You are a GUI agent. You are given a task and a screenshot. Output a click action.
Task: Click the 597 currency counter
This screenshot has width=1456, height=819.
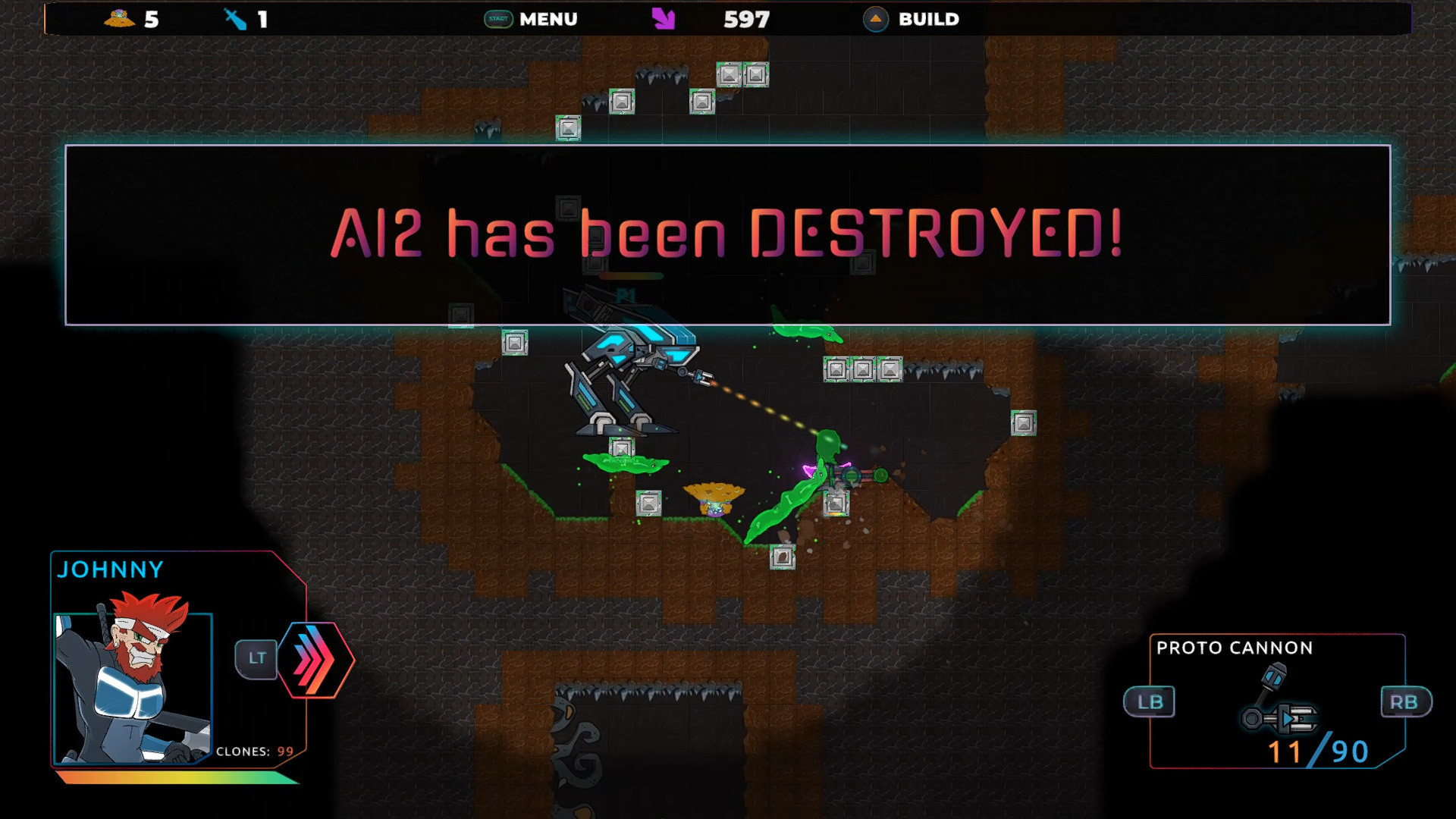pyautogui.click(x=746, y=19)
